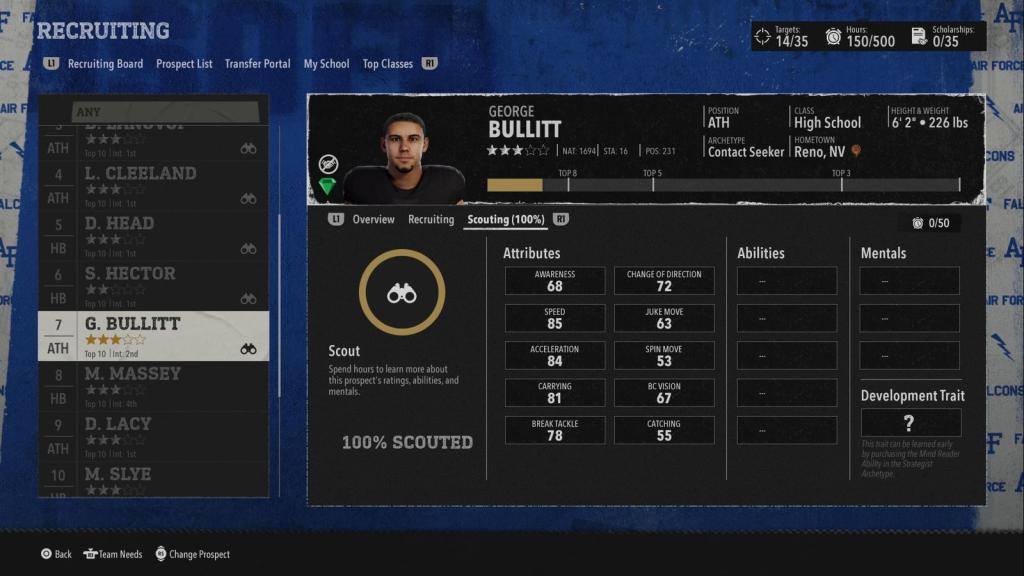The height and width of the screenshot is (576, 1024).
Task: Select prospect S. Hector row
Action: [153, 285]
